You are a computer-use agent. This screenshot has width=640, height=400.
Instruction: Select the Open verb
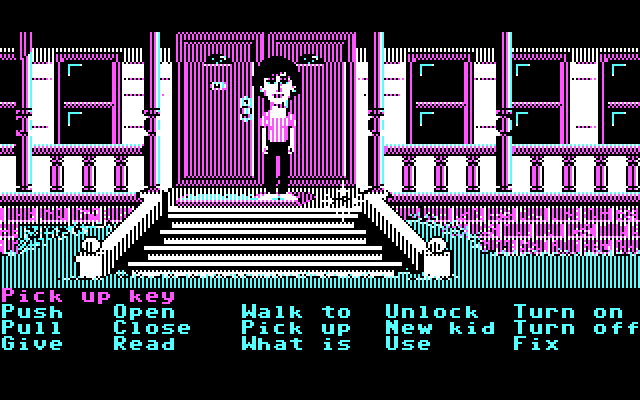pos(144,312)
